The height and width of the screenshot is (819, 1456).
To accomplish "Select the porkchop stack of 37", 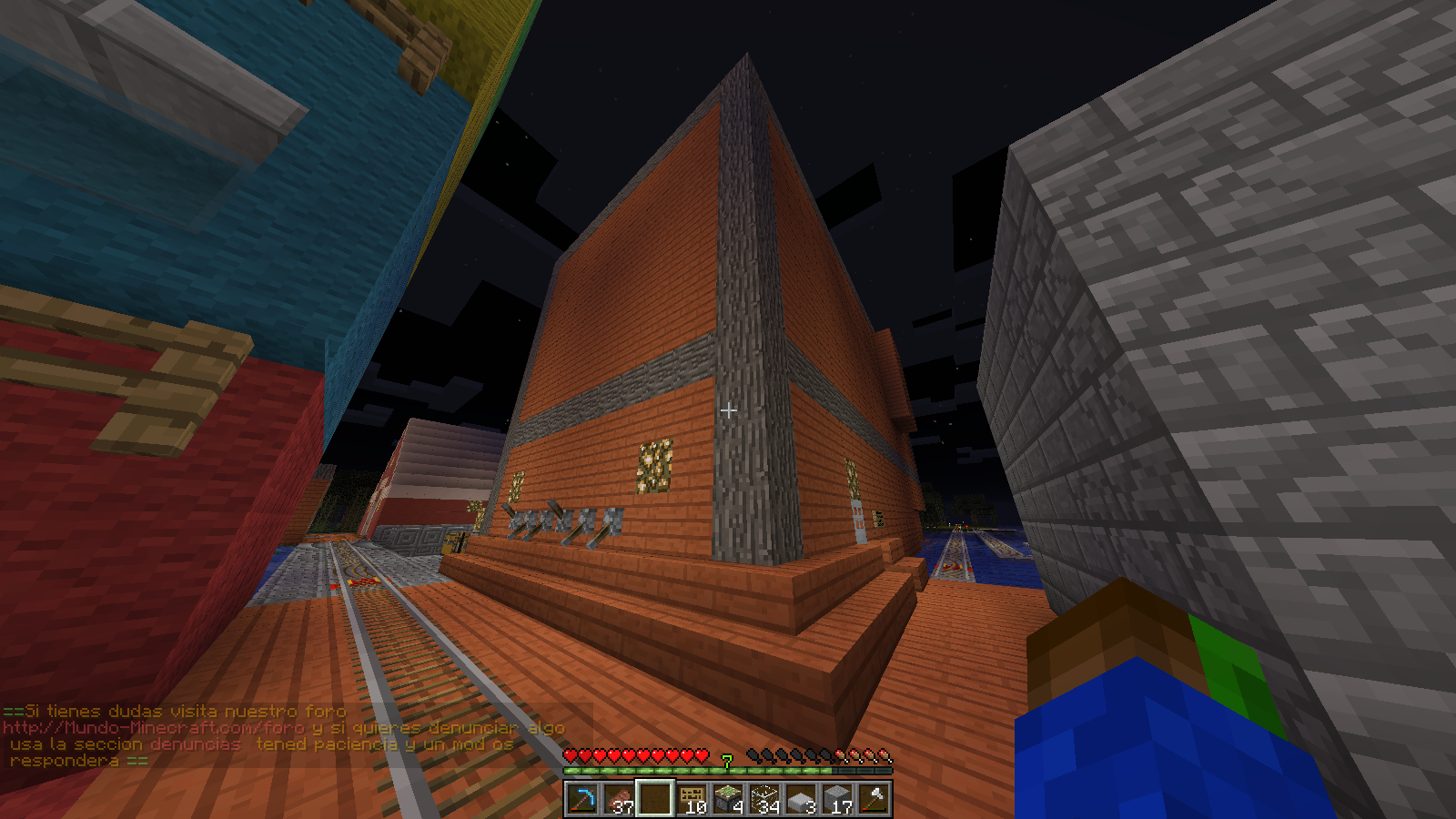I will click(x=619, y=799).
